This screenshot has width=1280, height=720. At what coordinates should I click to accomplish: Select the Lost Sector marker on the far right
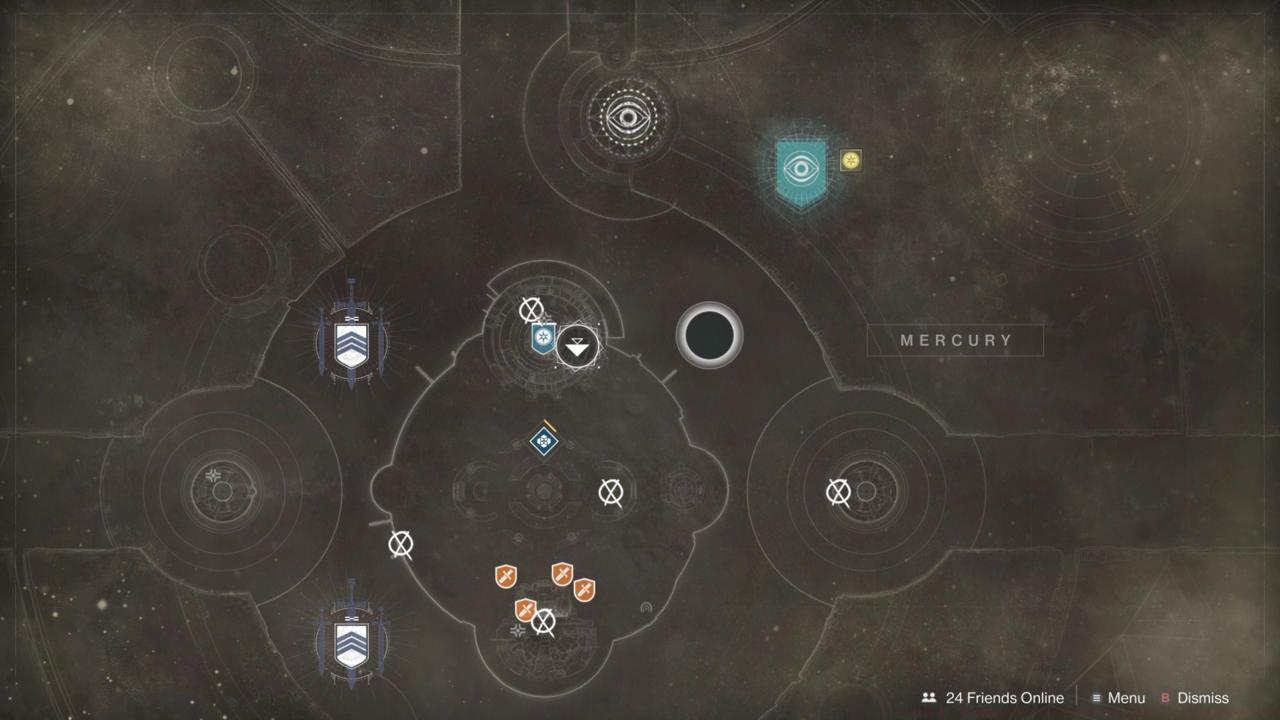pyautogui.click(x=838, y=492)
